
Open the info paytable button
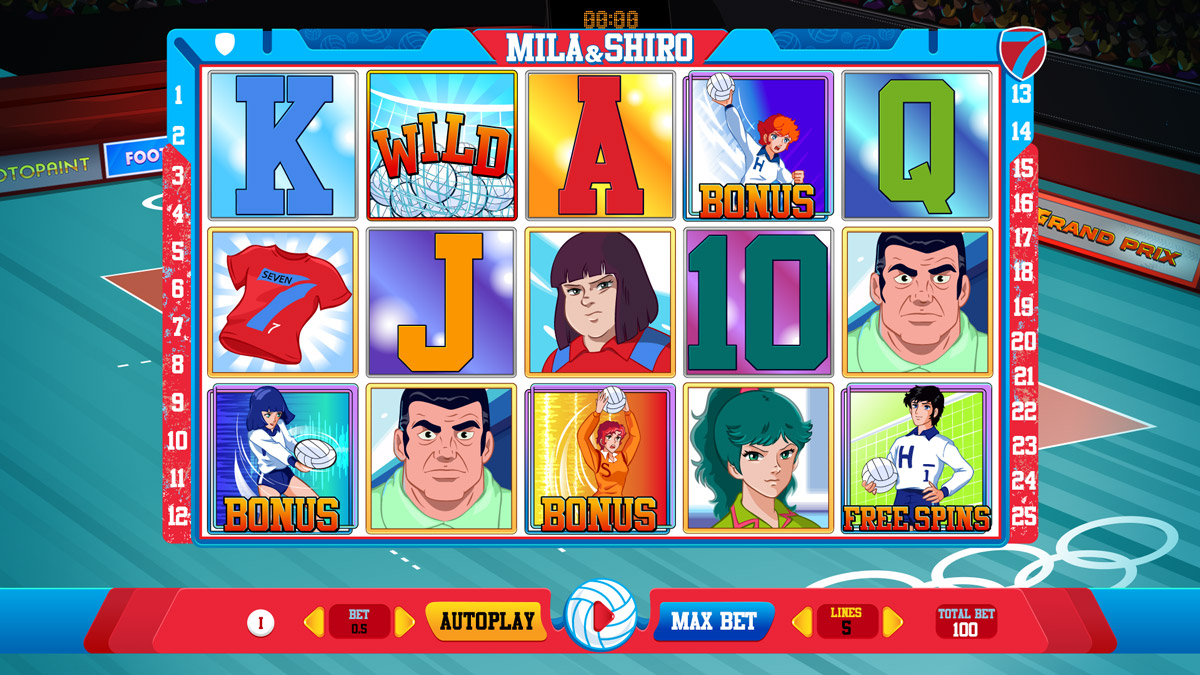(x=260, y=623)
